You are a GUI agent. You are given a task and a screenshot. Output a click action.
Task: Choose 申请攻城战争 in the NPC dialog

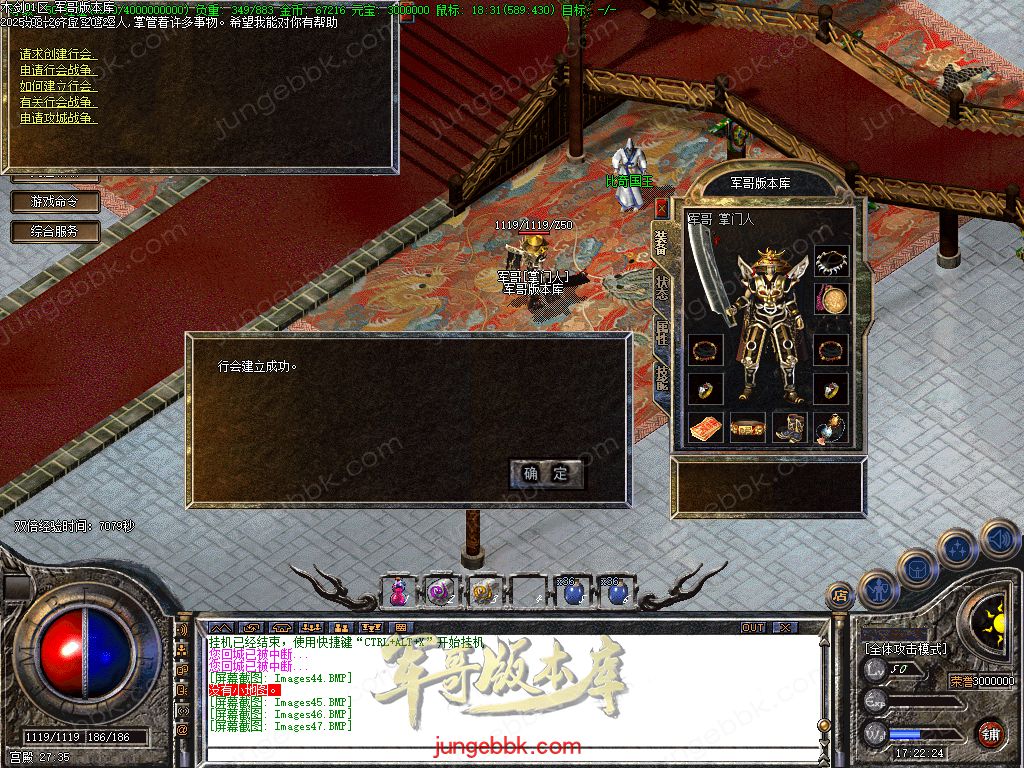pos(57,118)
